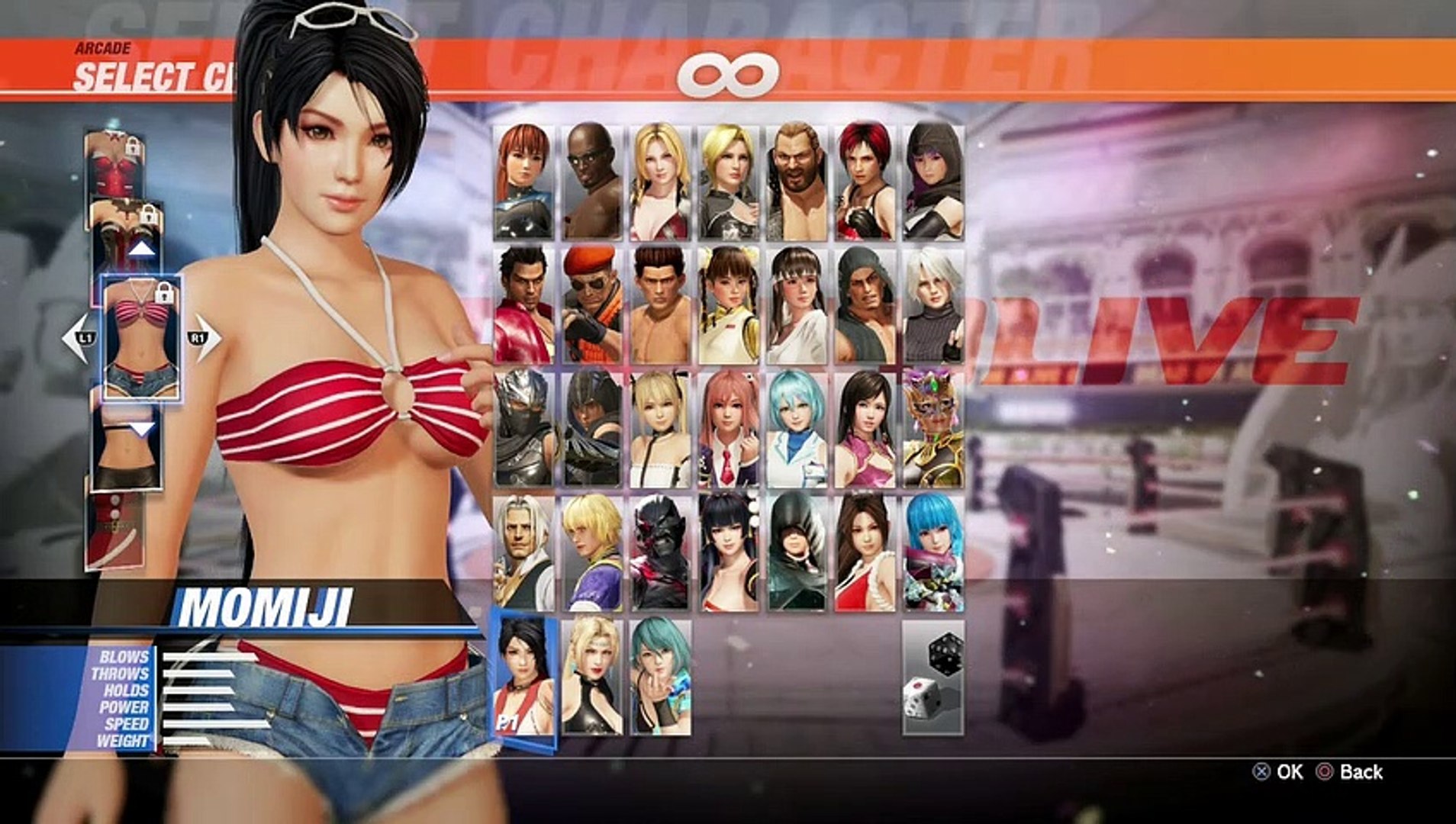Image resolution: width=1456 pixels, height=824 pixels.
Task: Pick the masked luchadora with gold mask
Action: click(x=933, y=429)
